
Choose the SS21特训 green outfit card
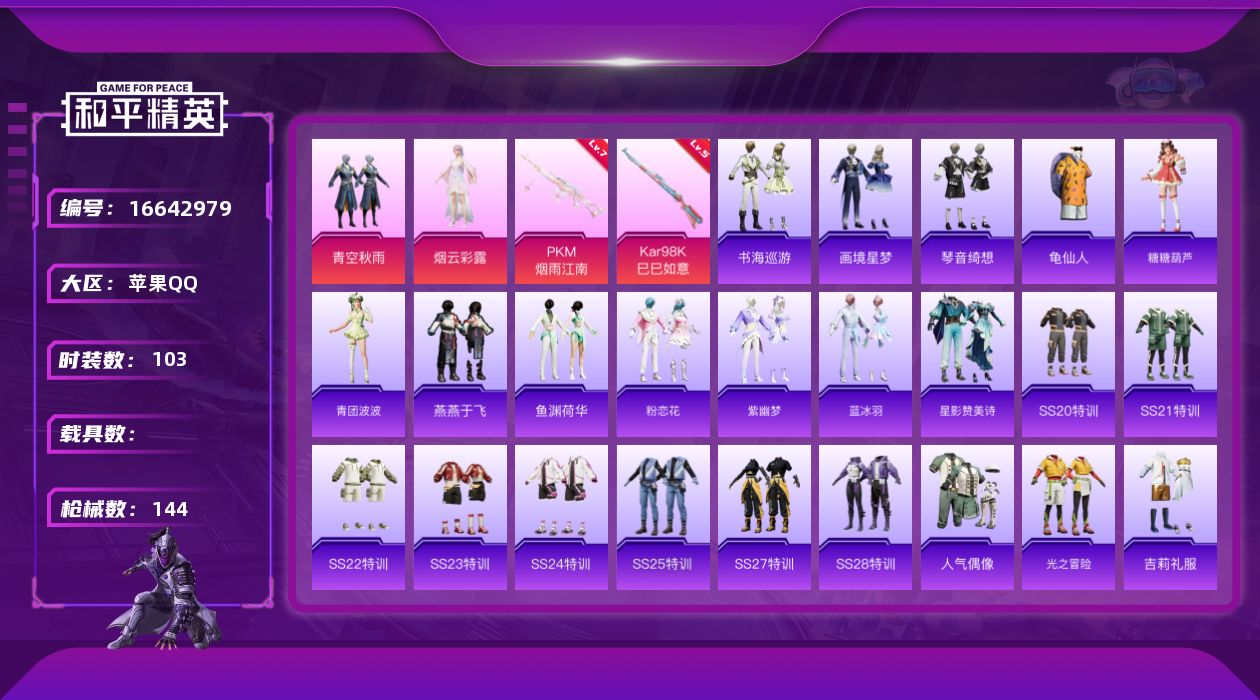tap(1170, 364)
